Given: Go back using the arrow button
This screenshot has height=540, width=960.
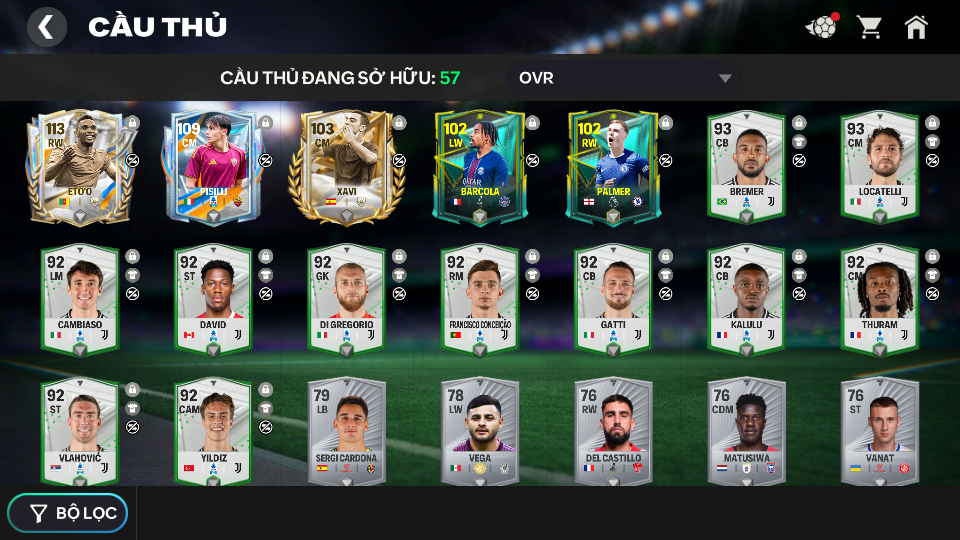Looking at the screenshot, I should [x=46, y=27].
